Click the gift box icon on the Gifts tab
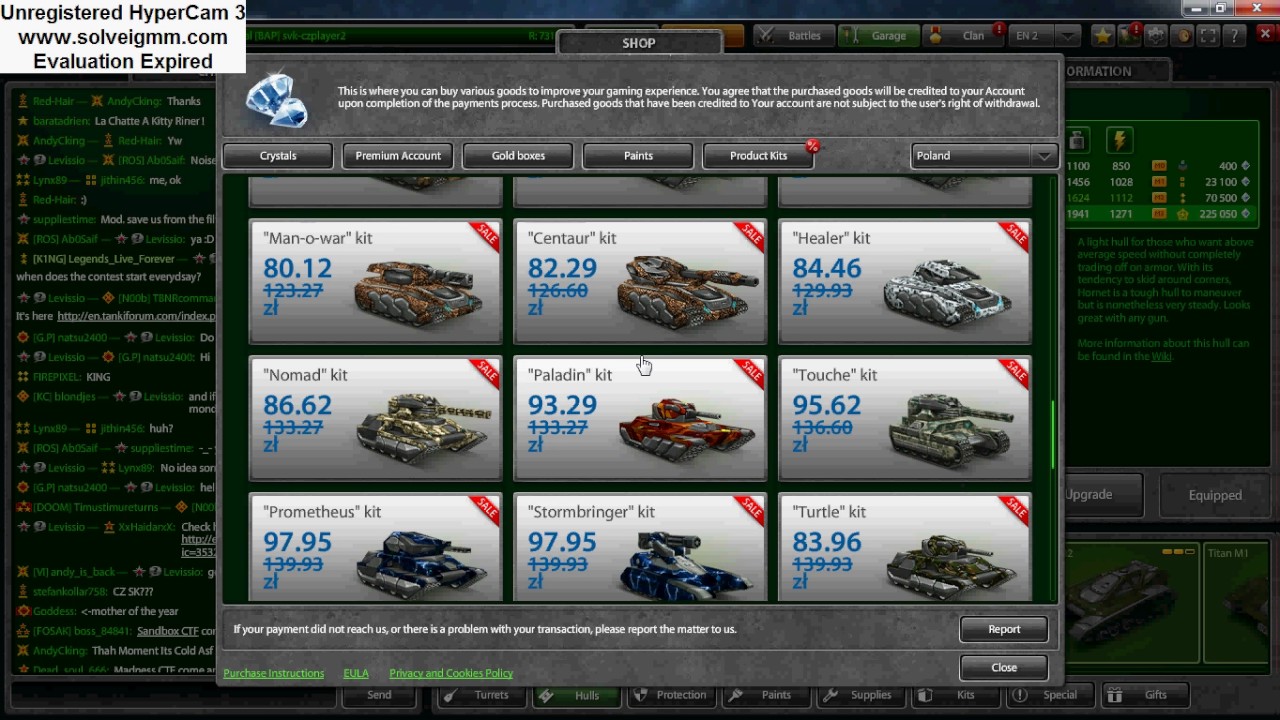This screenshot has width=1280, height=720. pyautogui.click(x=1114, y=694)
